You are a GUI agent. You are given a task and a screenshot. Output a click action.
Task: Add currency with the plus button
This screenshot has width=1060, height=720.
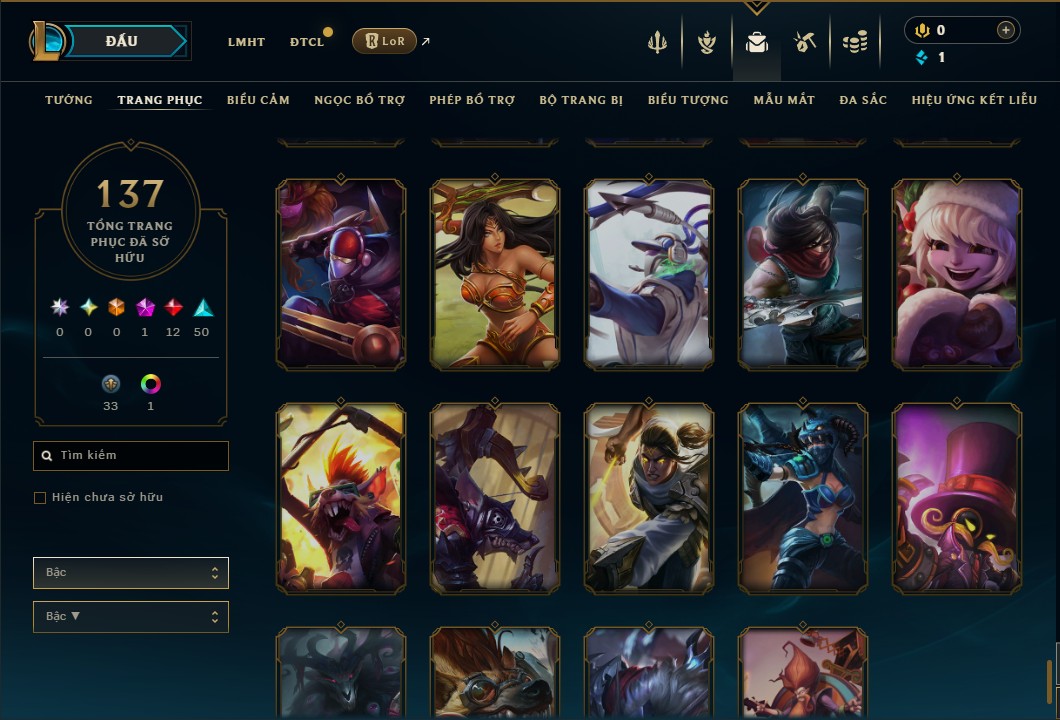pyautogui.click(x=1005, y=30)
